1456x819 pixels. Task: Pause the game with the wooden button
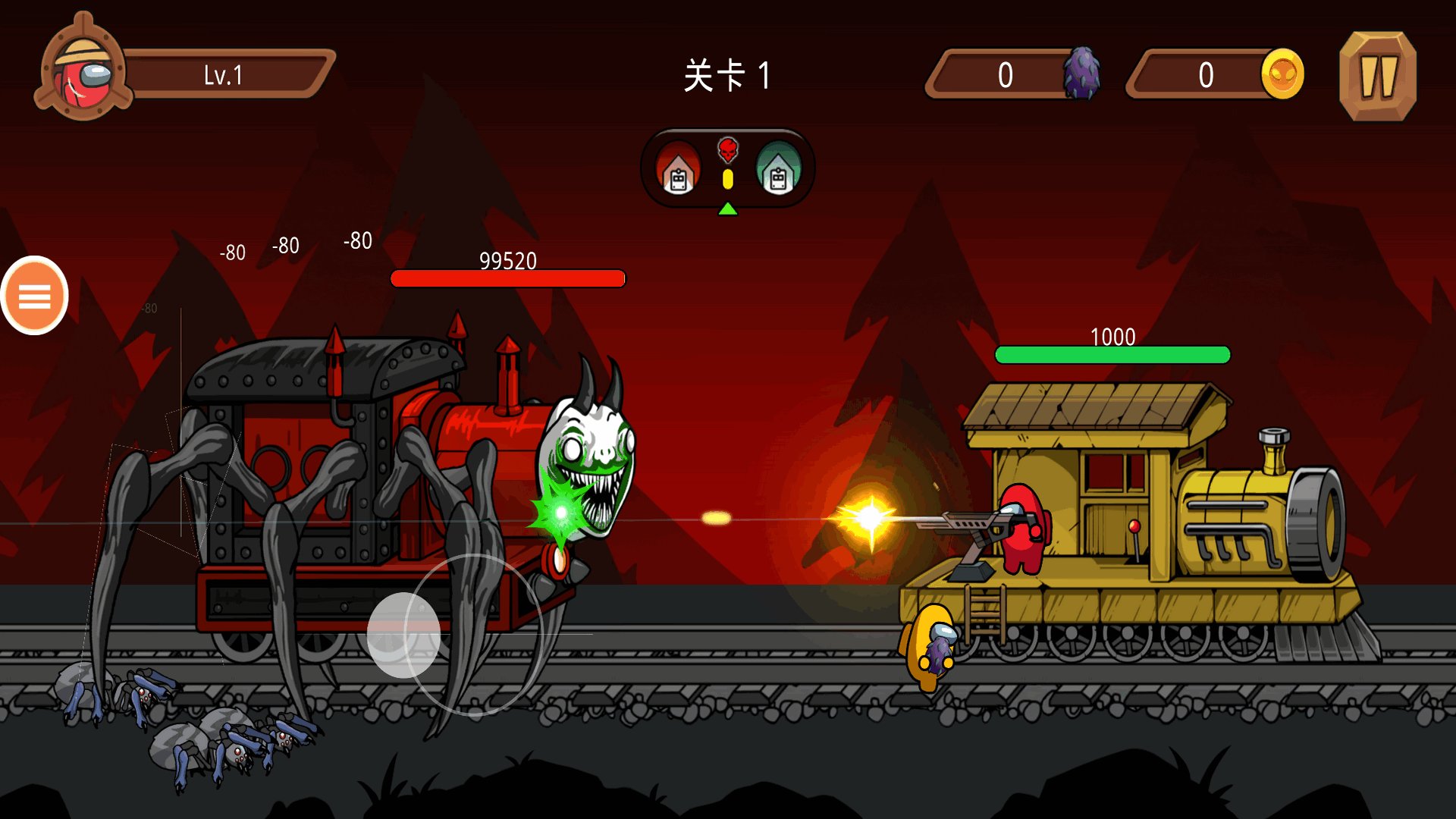coord(1377,76)
